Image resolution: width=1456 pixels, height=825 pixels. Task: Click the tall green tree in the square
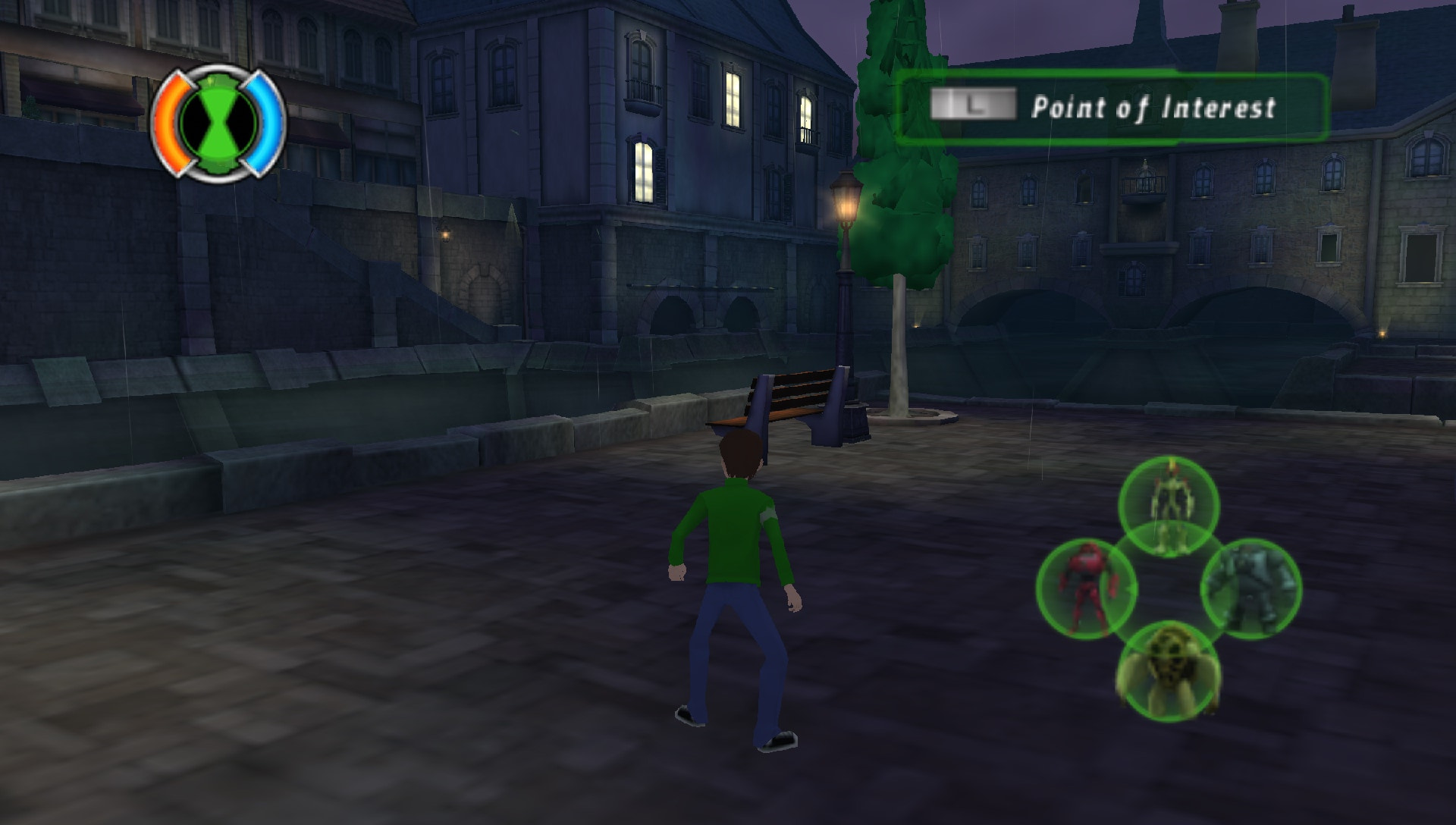[x=902, y=152]
